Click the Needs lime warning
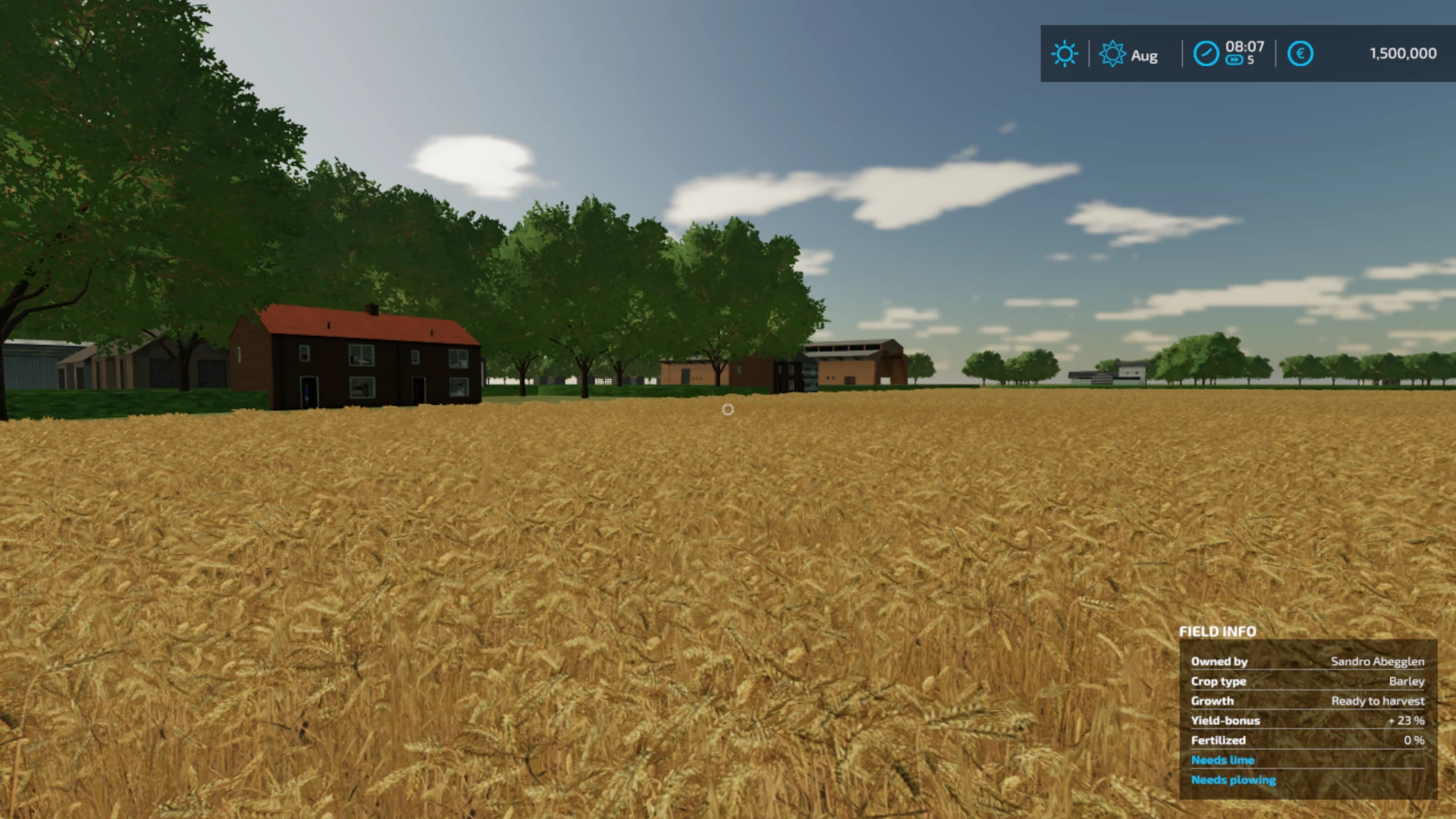This screenshot has height=819, width=1456. click(x=1222, y=760)
